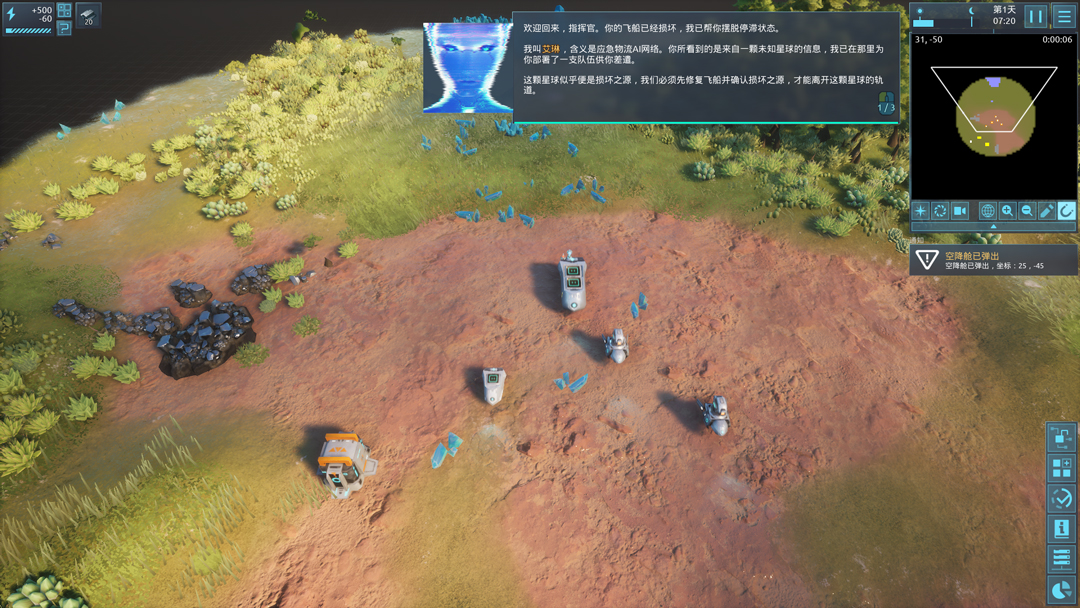
Task: Toggle the video camera icon under the minimap
Action: (960, 211)
